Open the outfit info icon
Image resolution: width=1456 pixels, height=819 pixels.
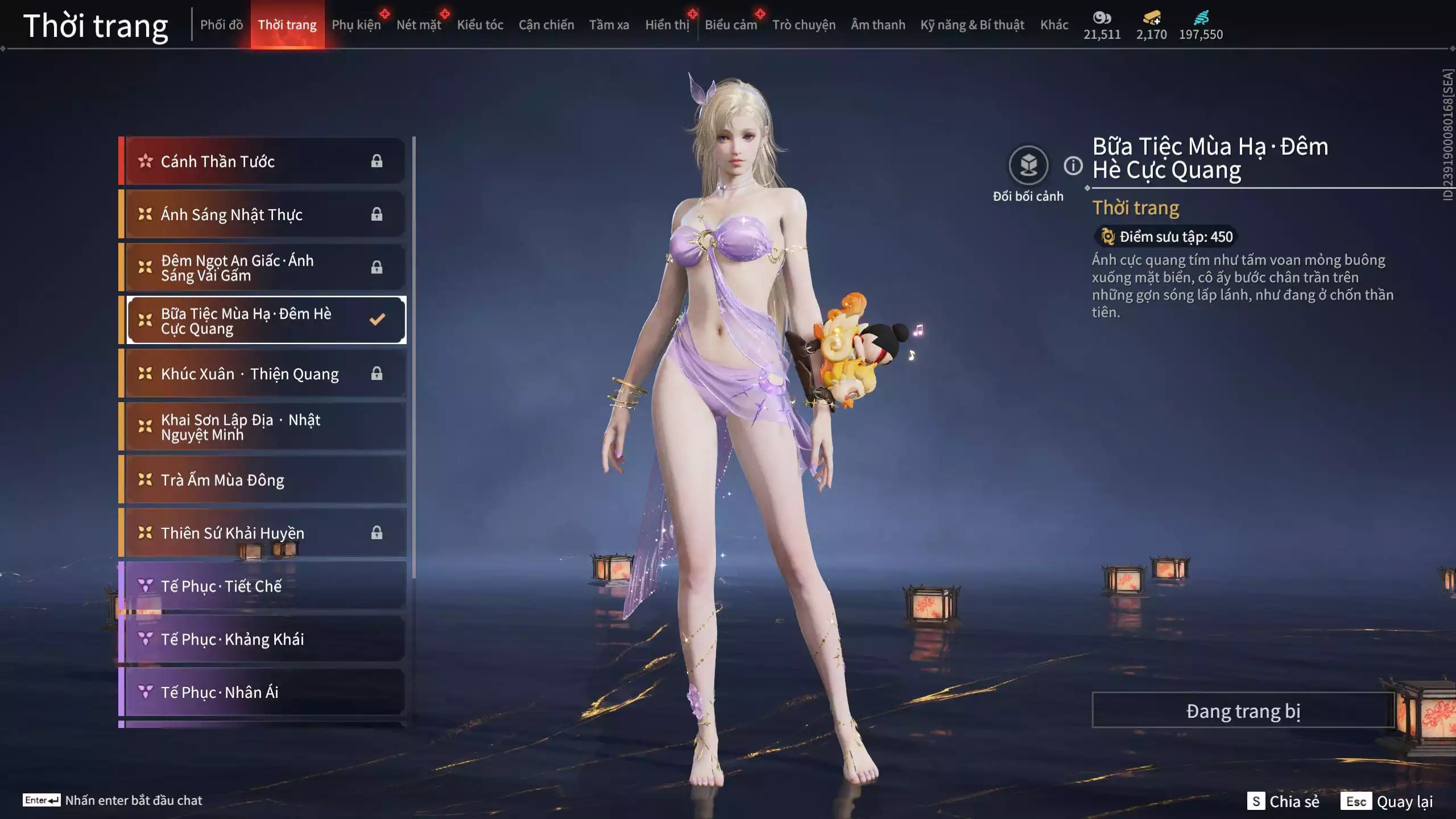pos(1073,166)
